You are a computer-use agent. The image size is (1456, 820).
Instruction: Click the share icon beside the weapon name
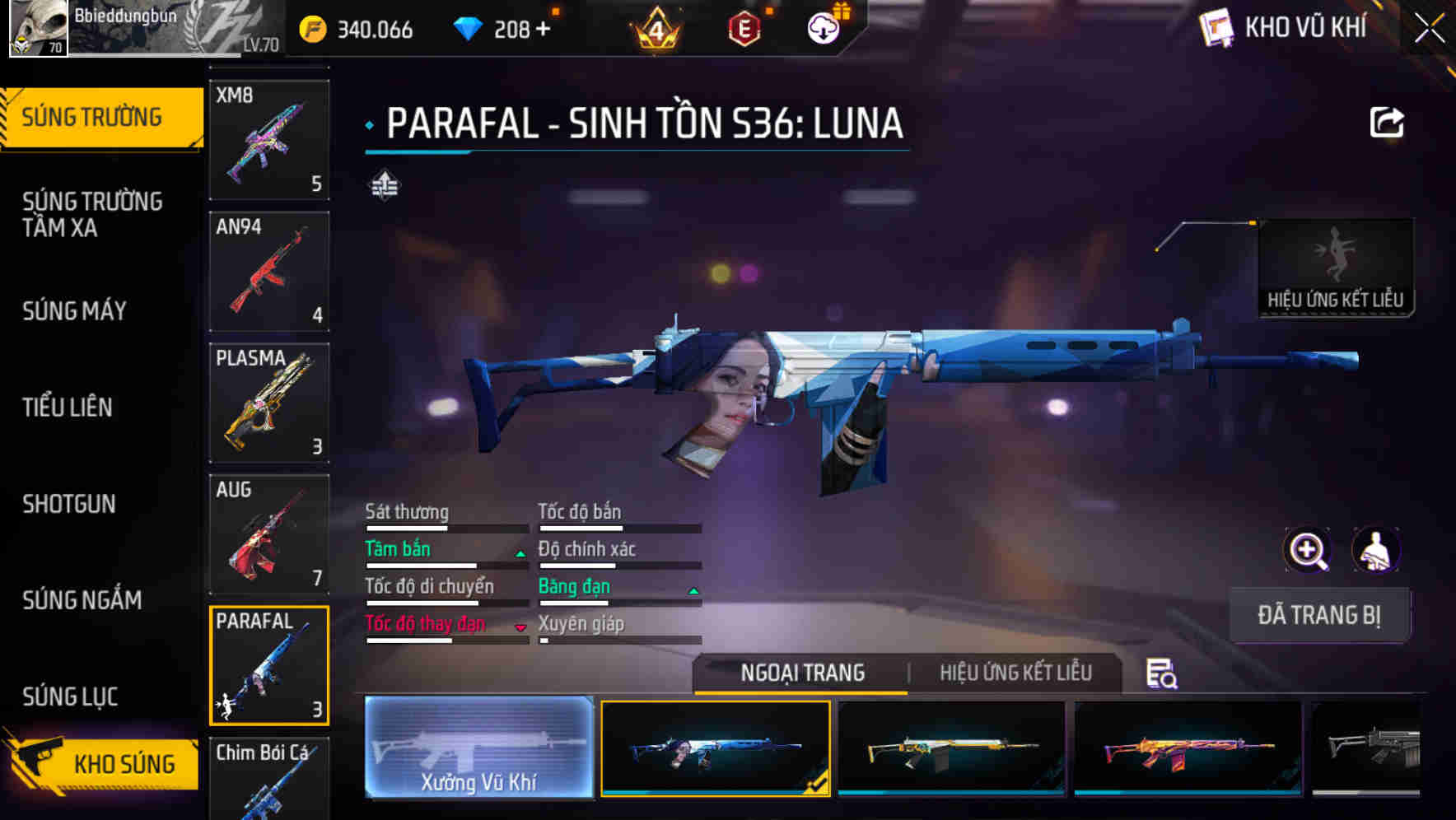[1387, 122]
